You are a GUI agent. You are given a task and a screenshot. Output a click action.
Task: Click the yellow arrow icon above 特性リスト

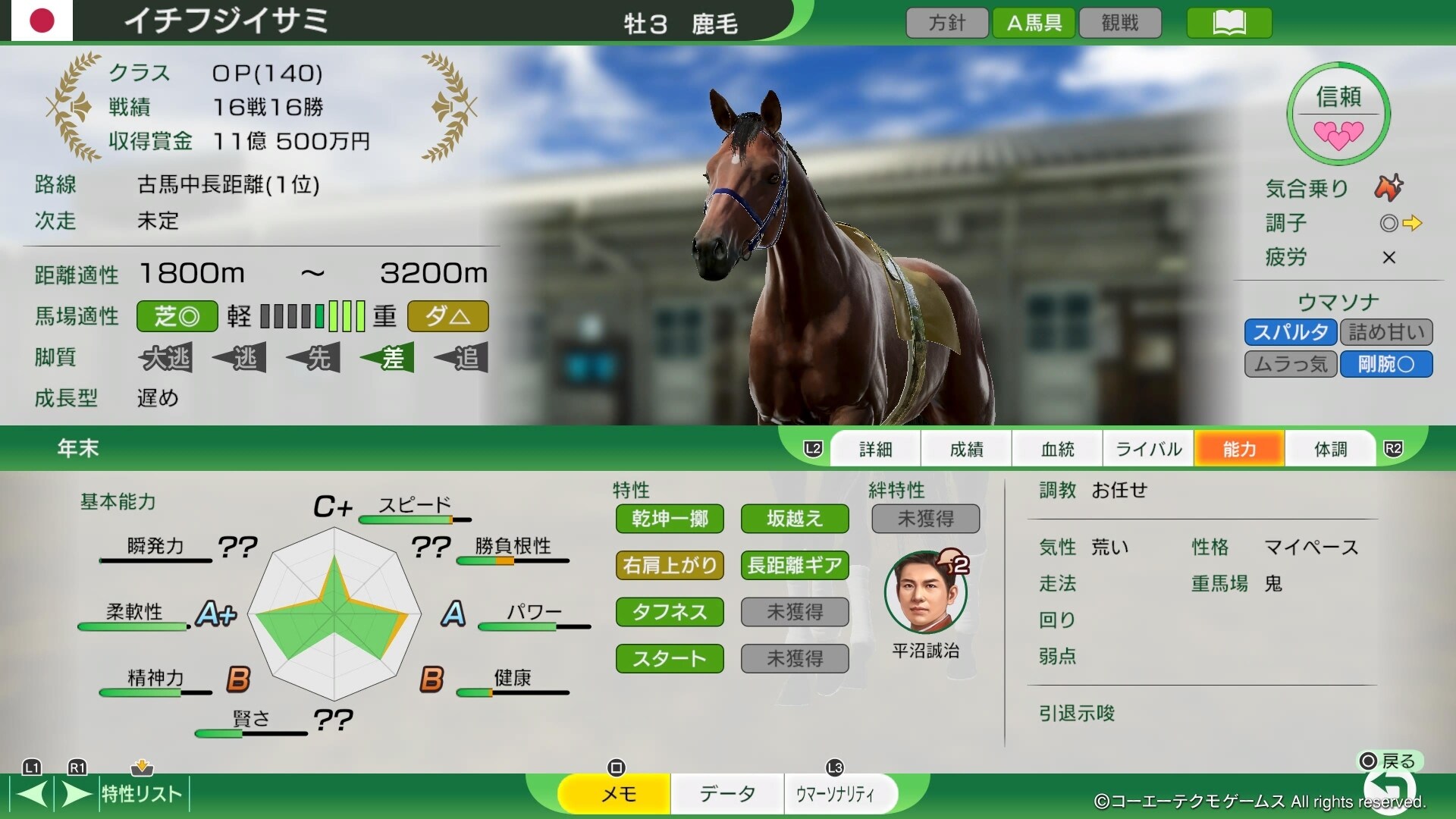(x=143, y=768)
